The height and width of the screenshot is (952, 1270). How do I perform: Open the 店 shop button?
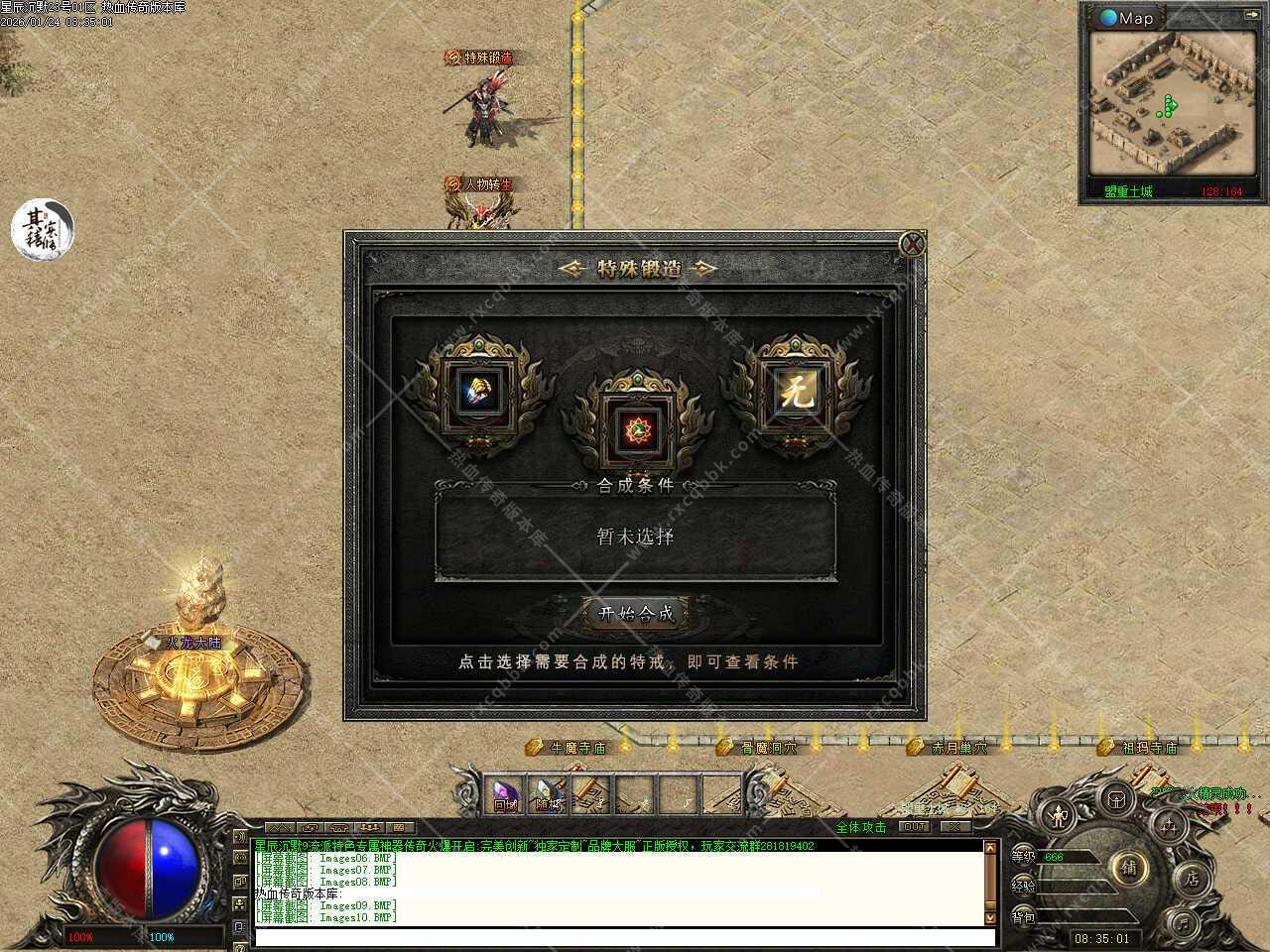(x=1192, y=879)
